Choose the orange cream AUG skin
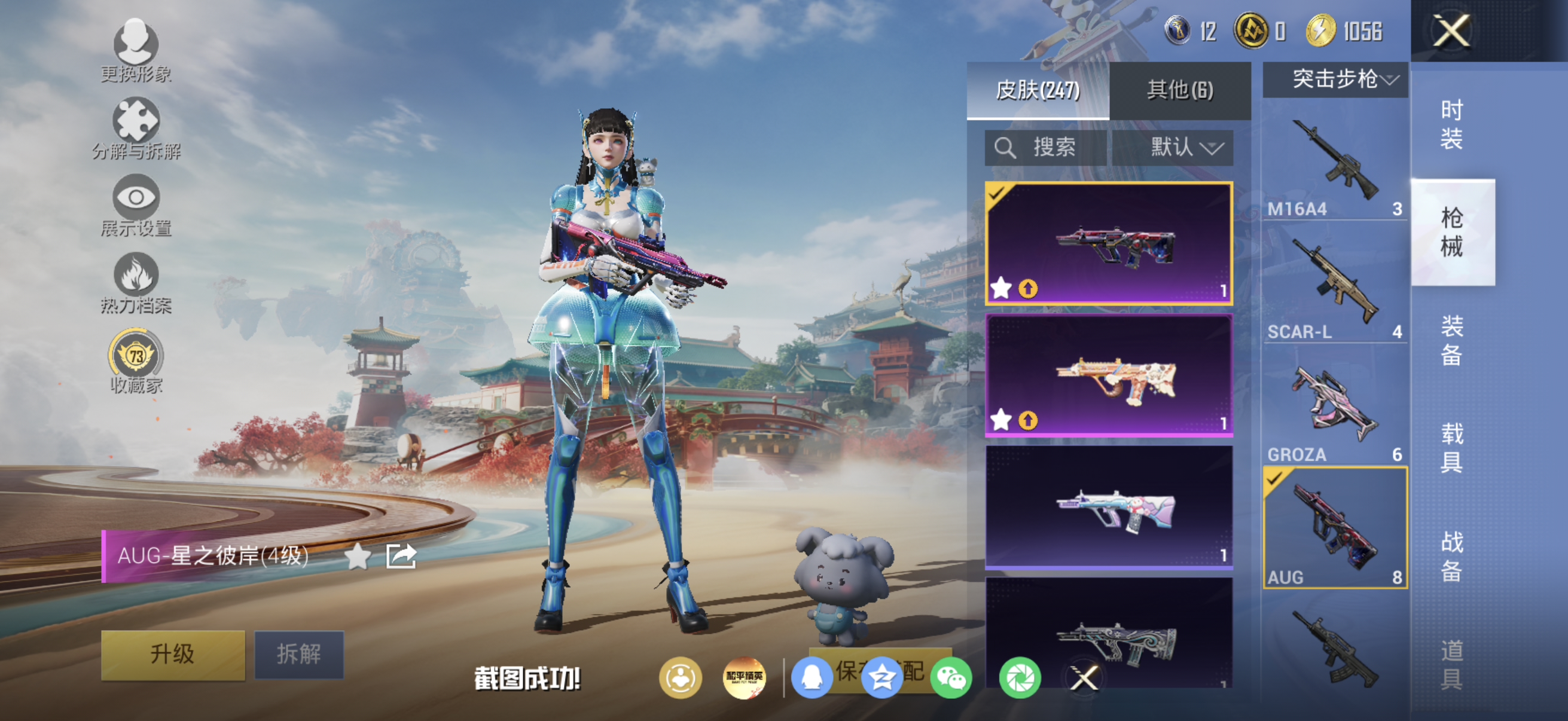1568x721 pixels. 1109,376
